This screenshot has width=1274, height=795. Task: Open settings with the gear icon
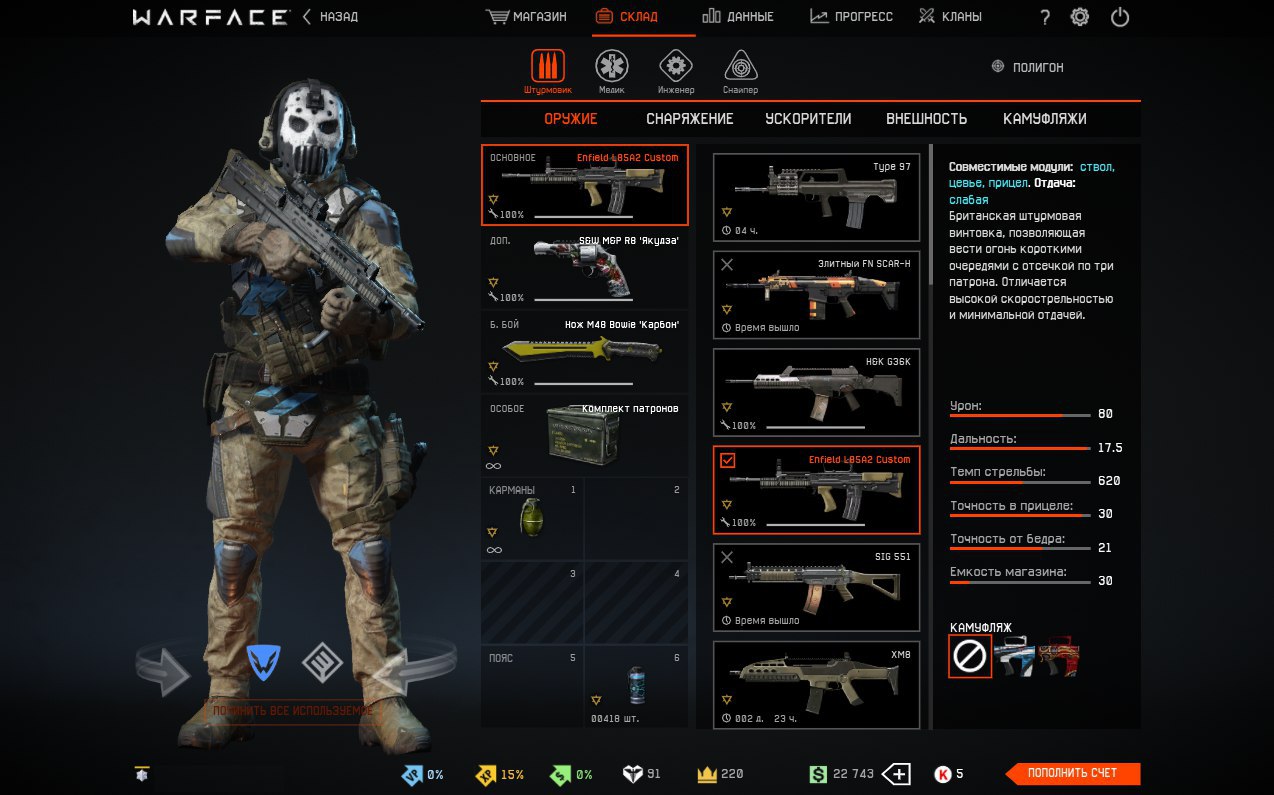[x=1080, y=17]
